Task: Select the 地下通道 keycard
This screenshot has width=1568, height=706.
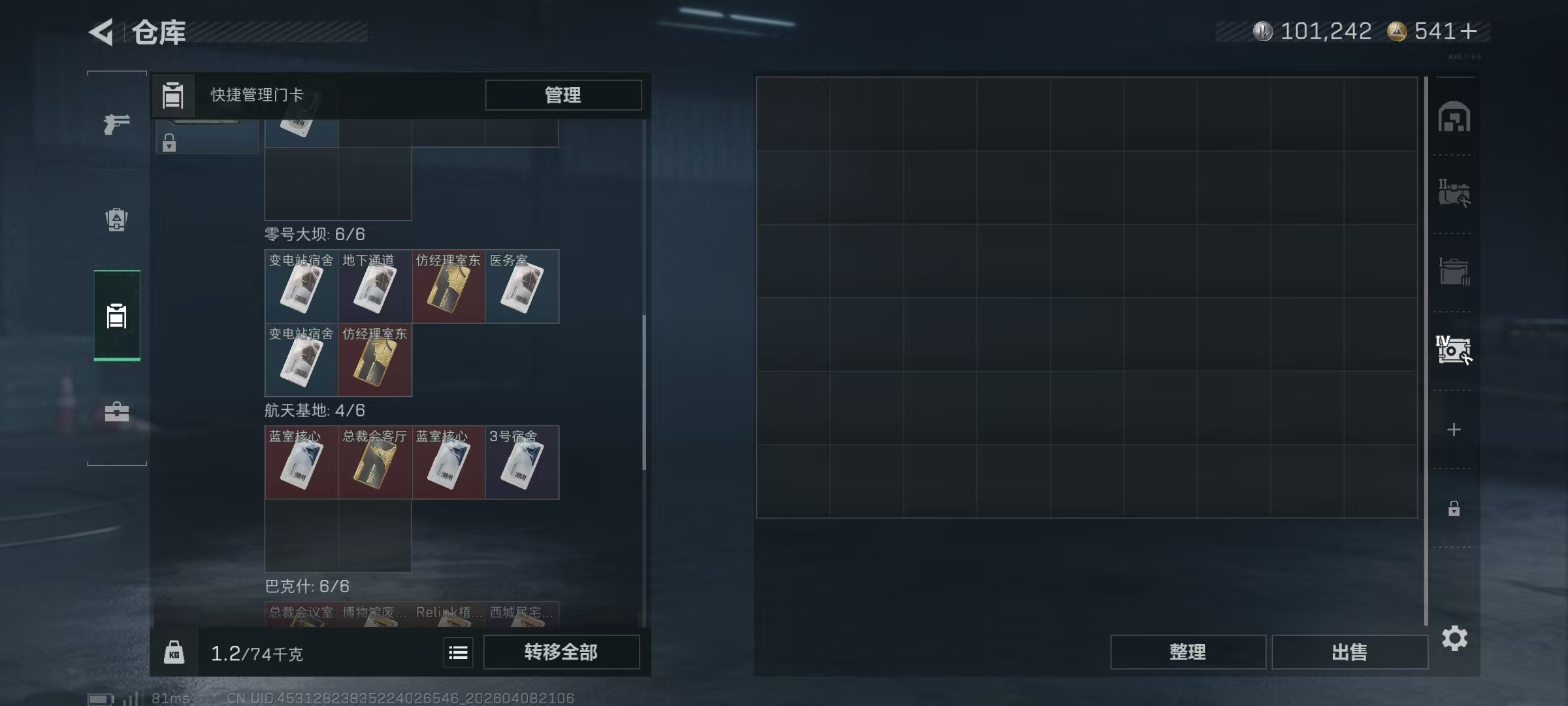Action: 374,286
